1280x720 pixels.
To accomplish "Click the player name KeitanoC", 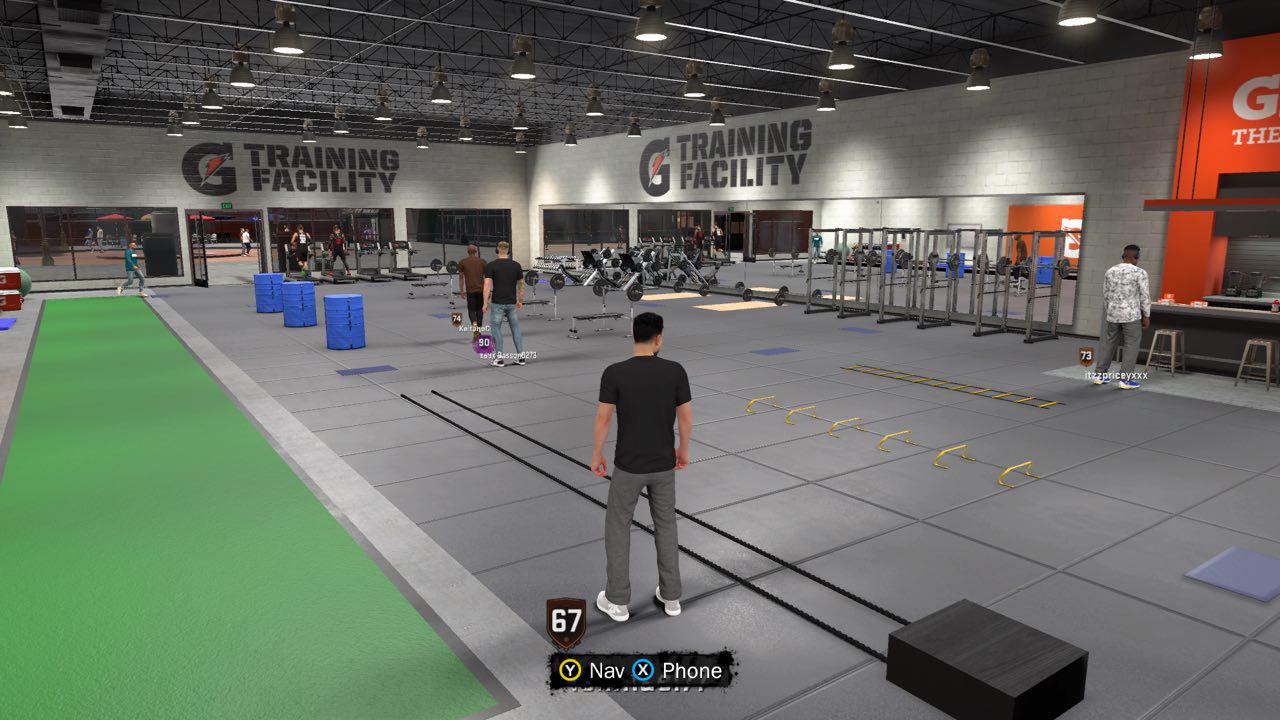I will pos(474,328).
